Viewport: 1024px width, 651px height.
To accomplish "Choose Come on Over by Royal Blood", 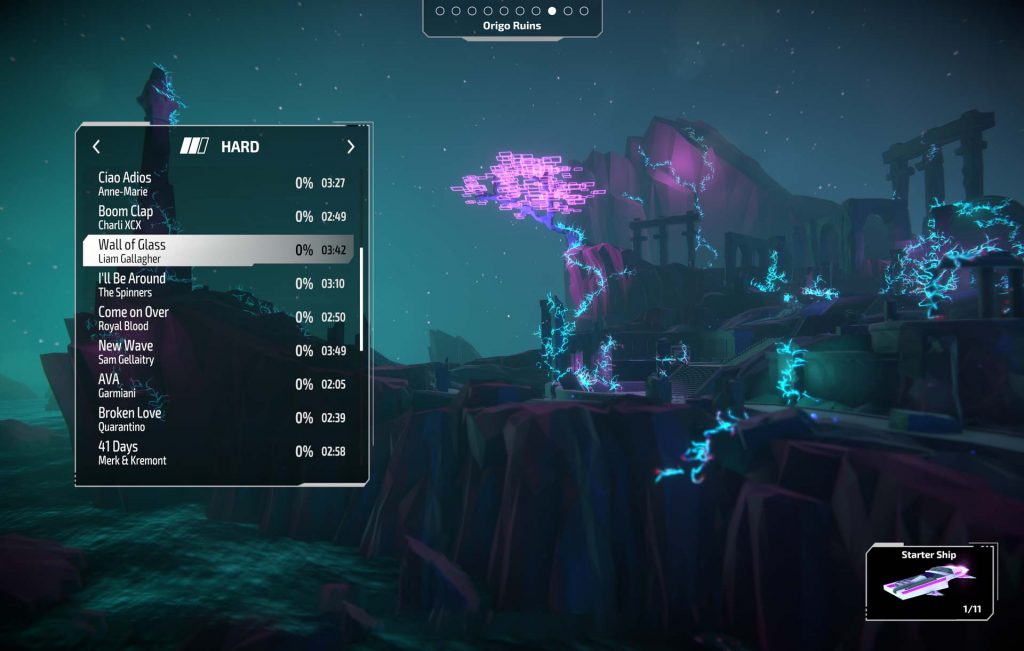I will (x=218, y=317).
